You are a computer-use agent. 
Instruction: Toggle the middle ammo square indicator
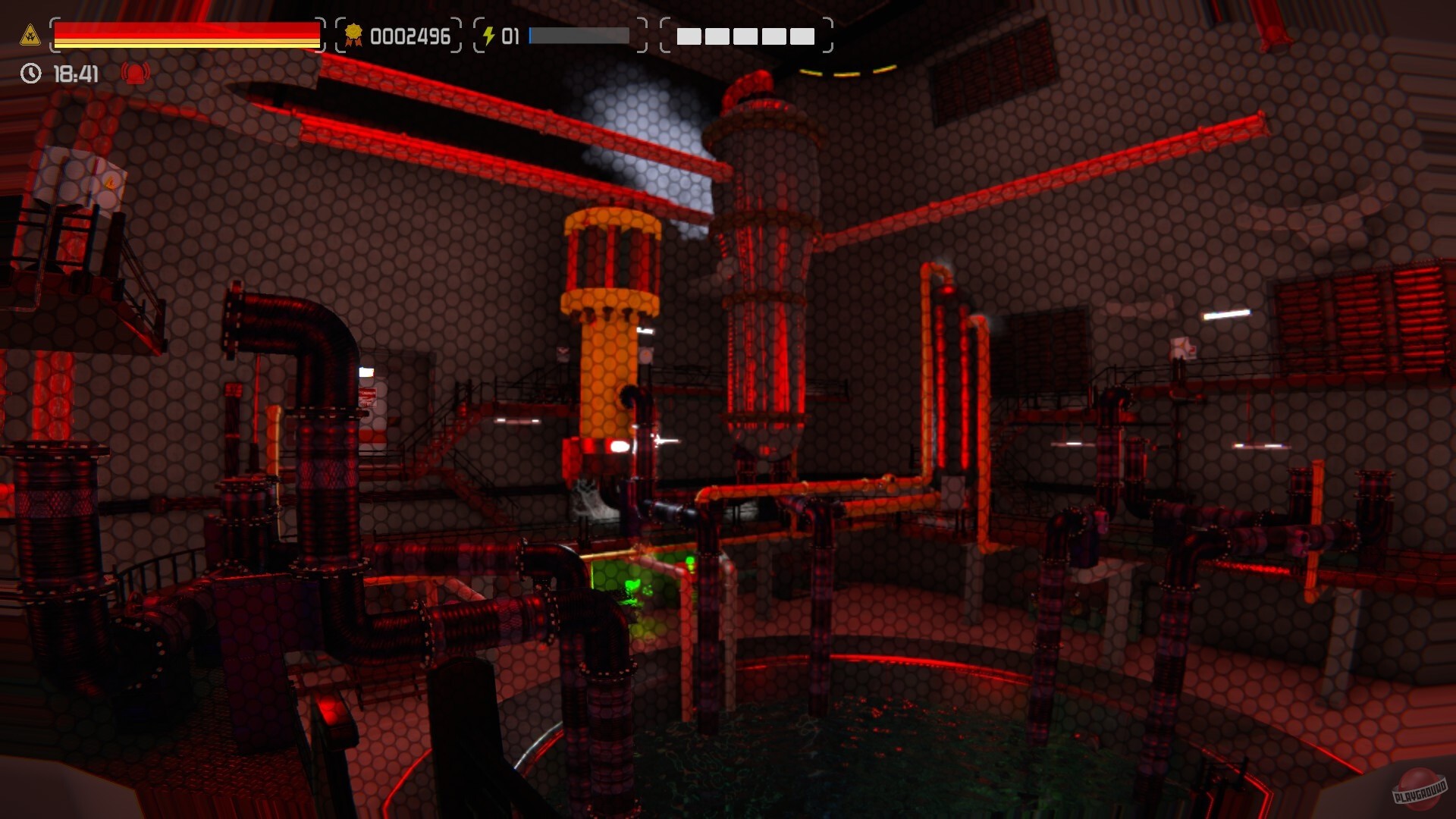click(745, 36)
